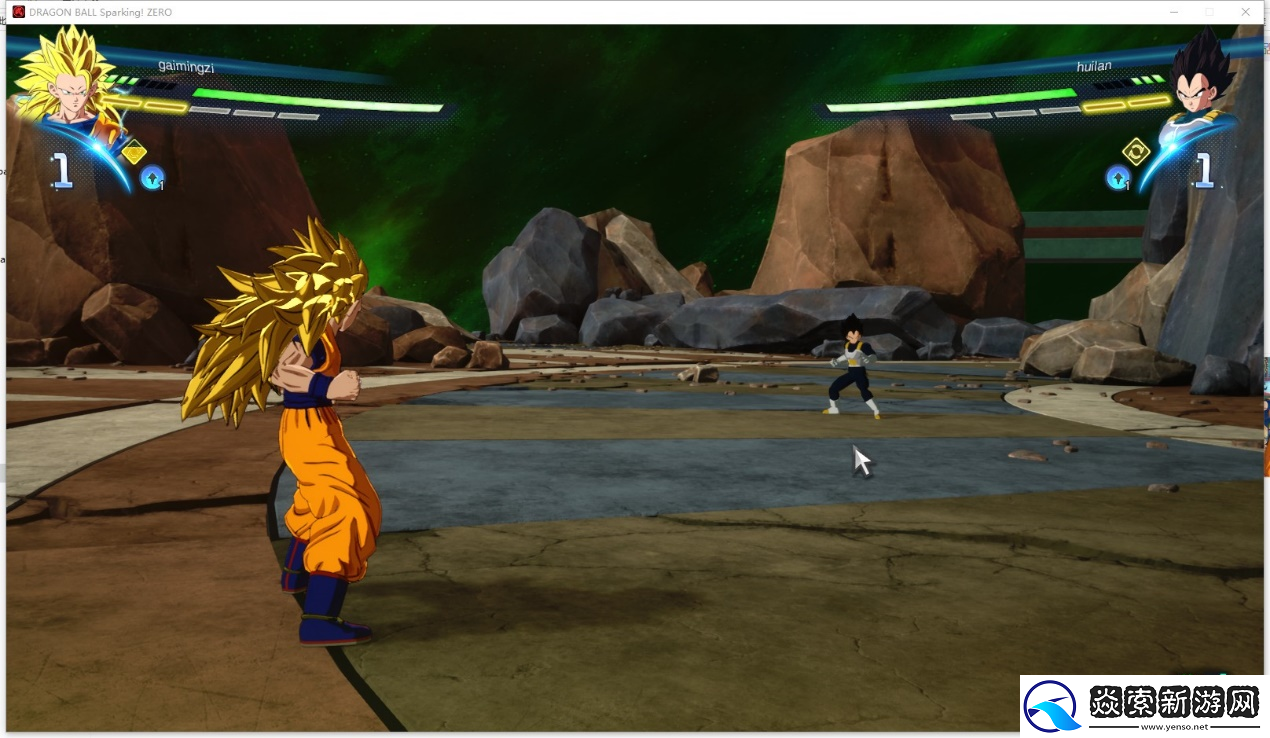Click the yellow diamond icon with cycle arrows
The image size is (1270, 738).
click(x=1136, y=151)
